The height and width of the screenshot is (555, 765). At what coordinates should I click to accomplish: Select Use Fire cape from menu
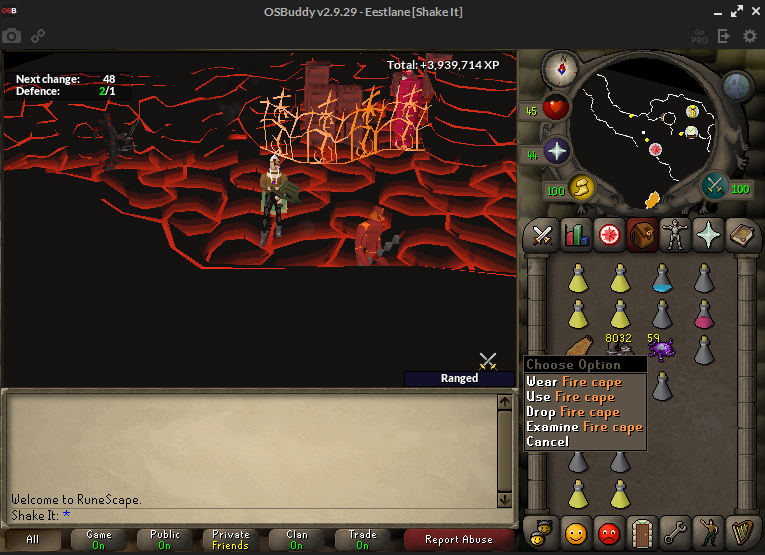point(570,397)
